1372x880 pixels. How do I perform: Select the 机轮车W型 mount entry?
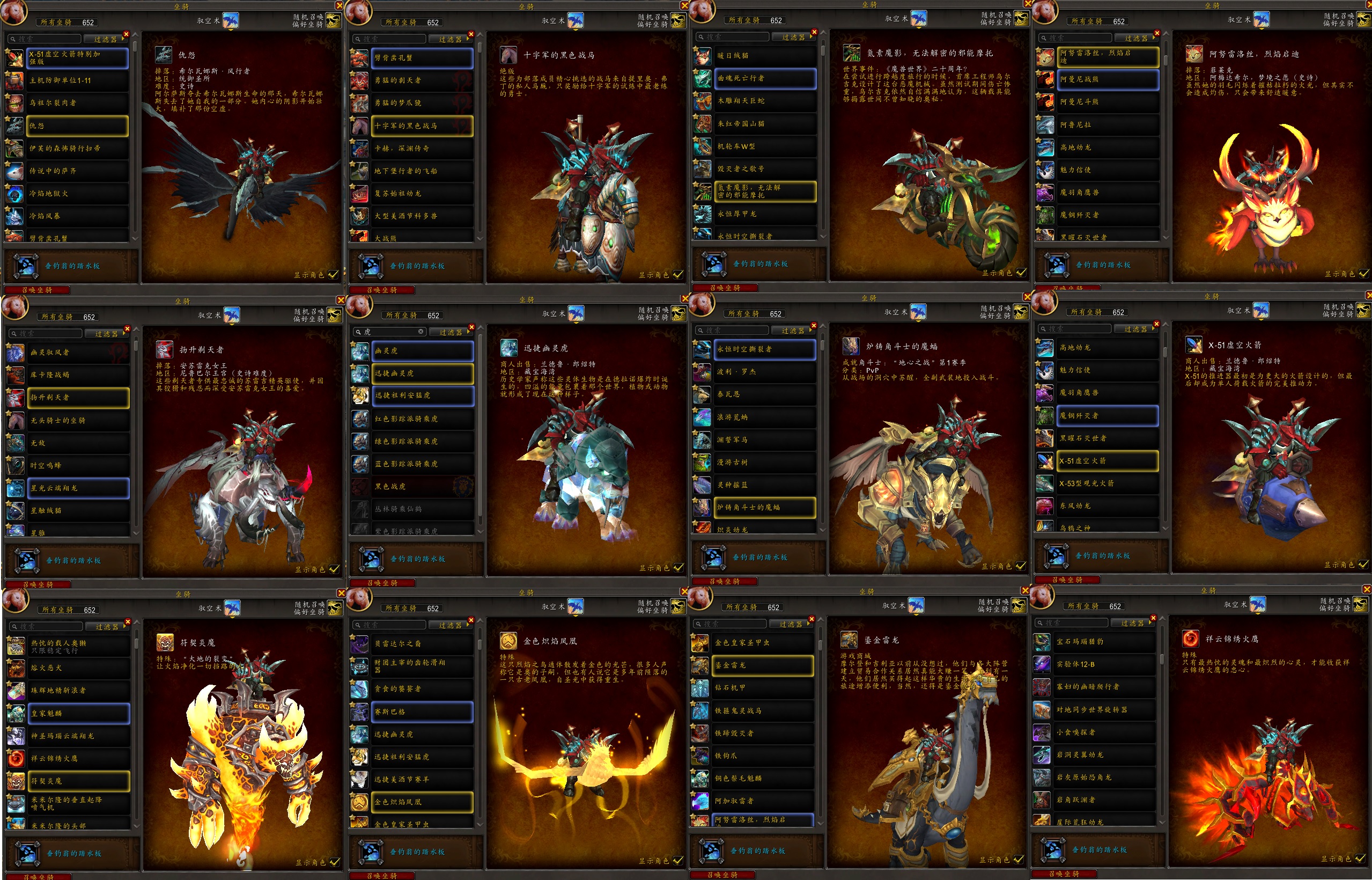click(764, 146)
